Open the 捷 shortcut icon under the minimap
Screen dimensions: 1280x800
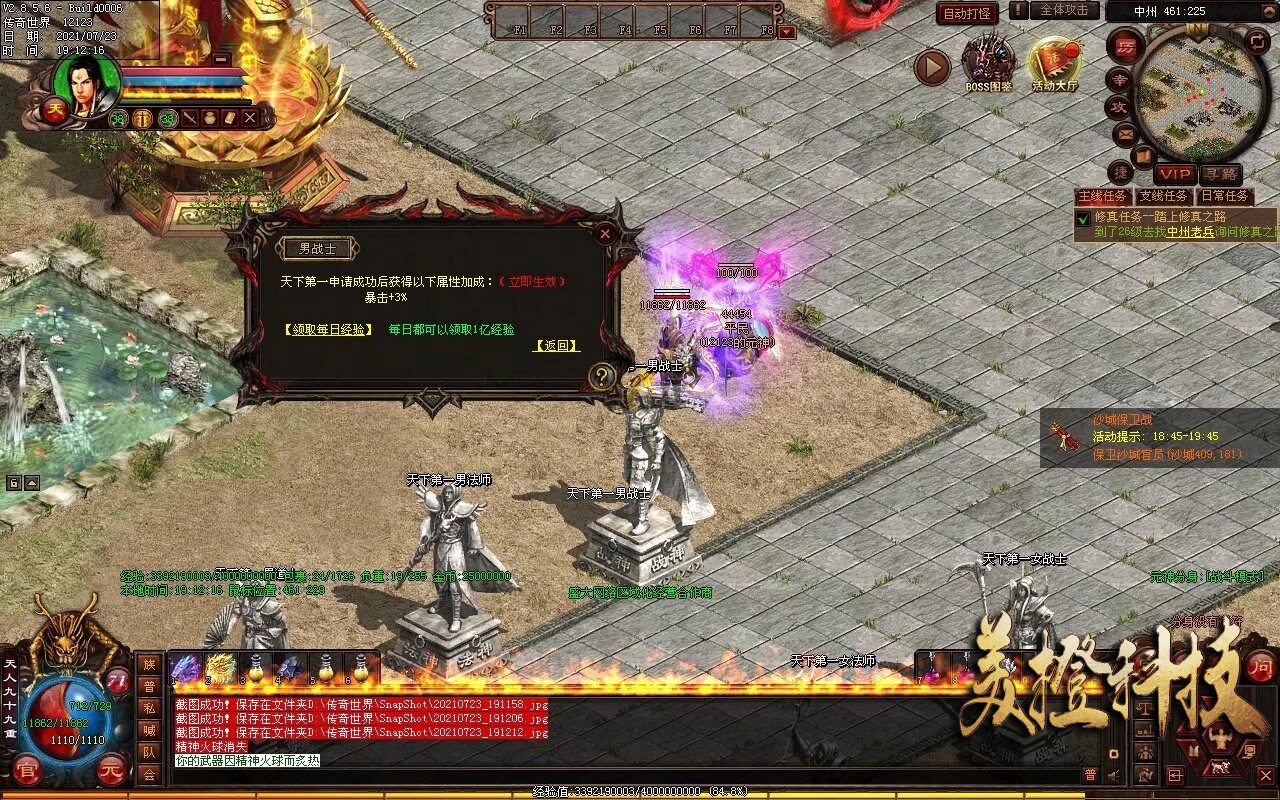(1122, 172)
